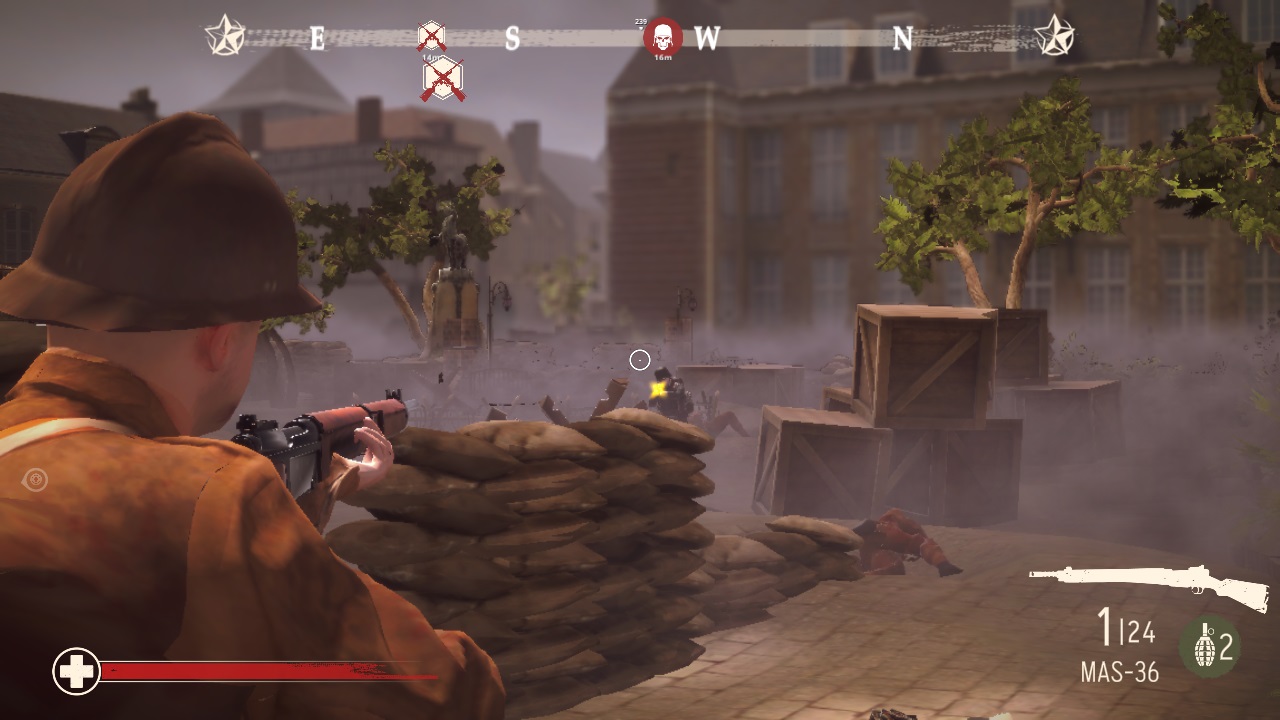The height and width of the screenshot is (720, 1280).
Task: Click the N letter on the compass bar
Action: point(905,36)
